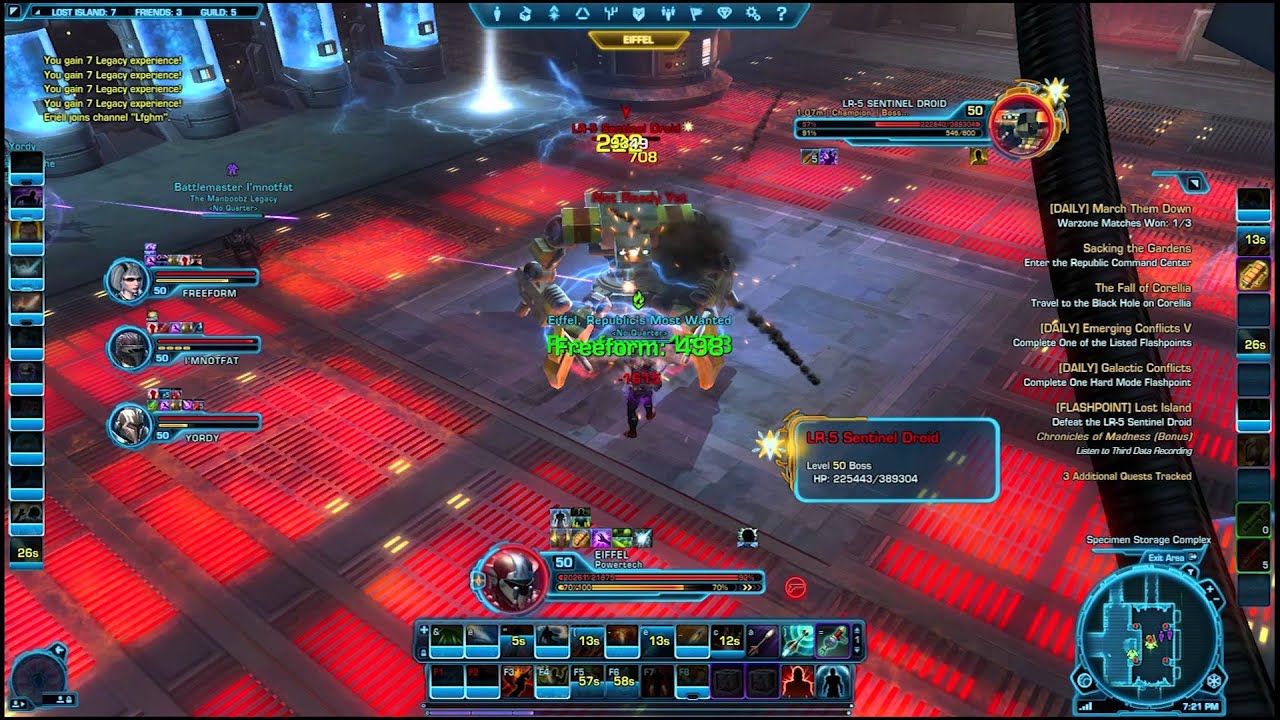This screenshot has width=1280, height=720.
Task: Toggle the quickbar lock icon
Action: tap(424, 650)
